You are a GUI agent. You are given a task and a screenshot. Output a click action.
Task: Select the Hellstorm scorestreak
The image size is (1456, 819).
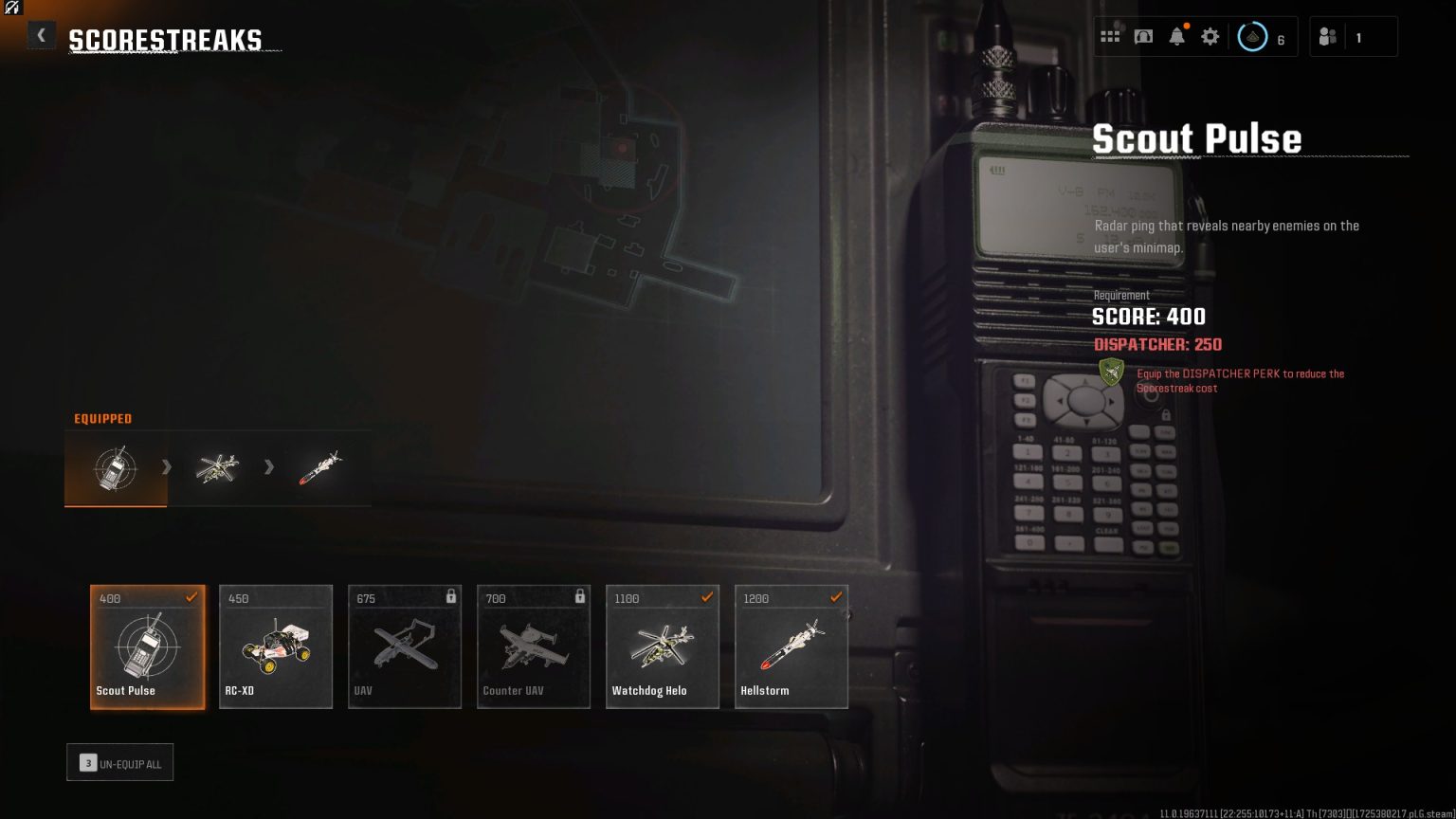tap(792, 646)
